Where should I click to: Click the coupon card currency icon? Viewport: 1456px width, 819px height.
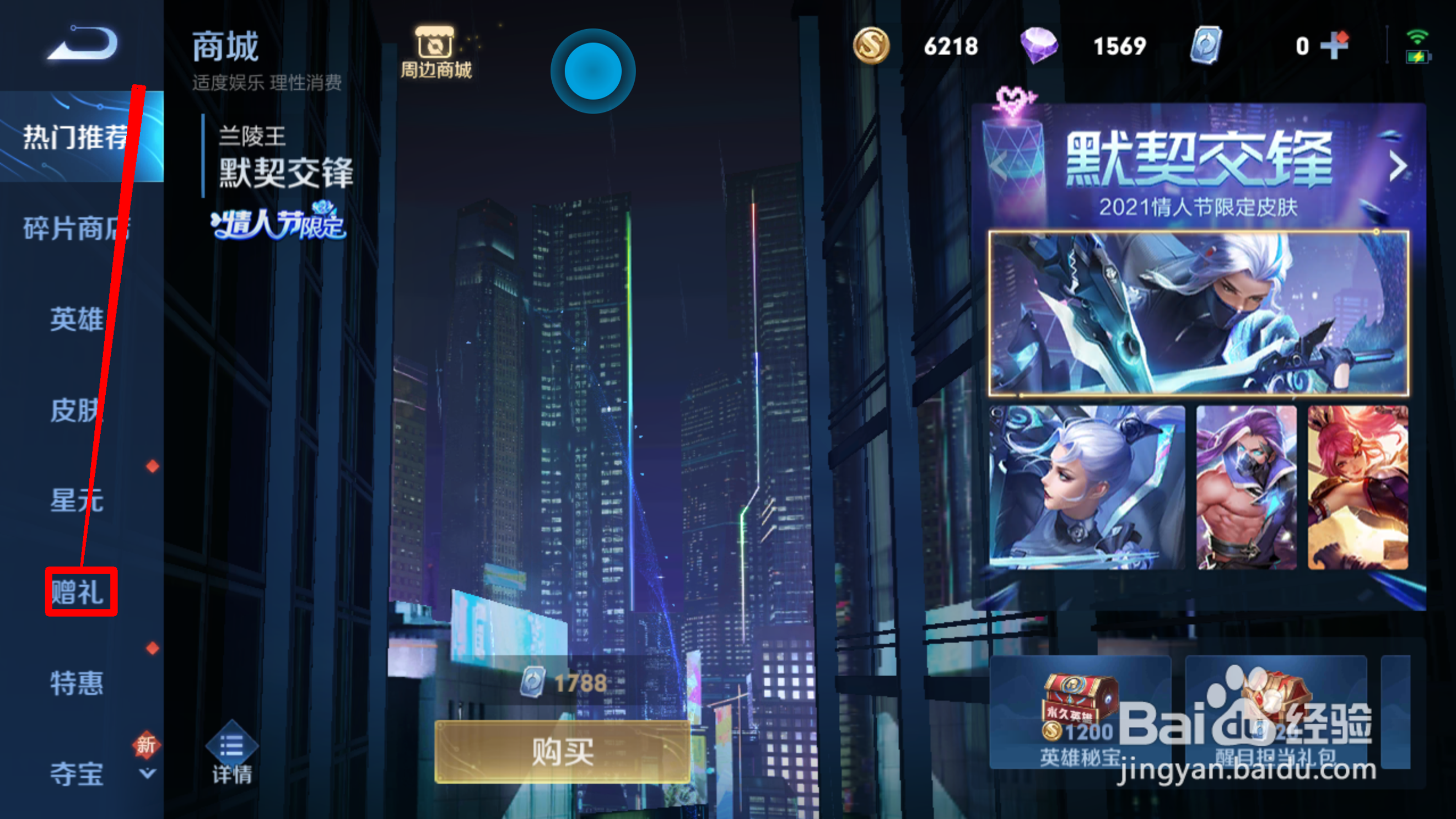1206,46
